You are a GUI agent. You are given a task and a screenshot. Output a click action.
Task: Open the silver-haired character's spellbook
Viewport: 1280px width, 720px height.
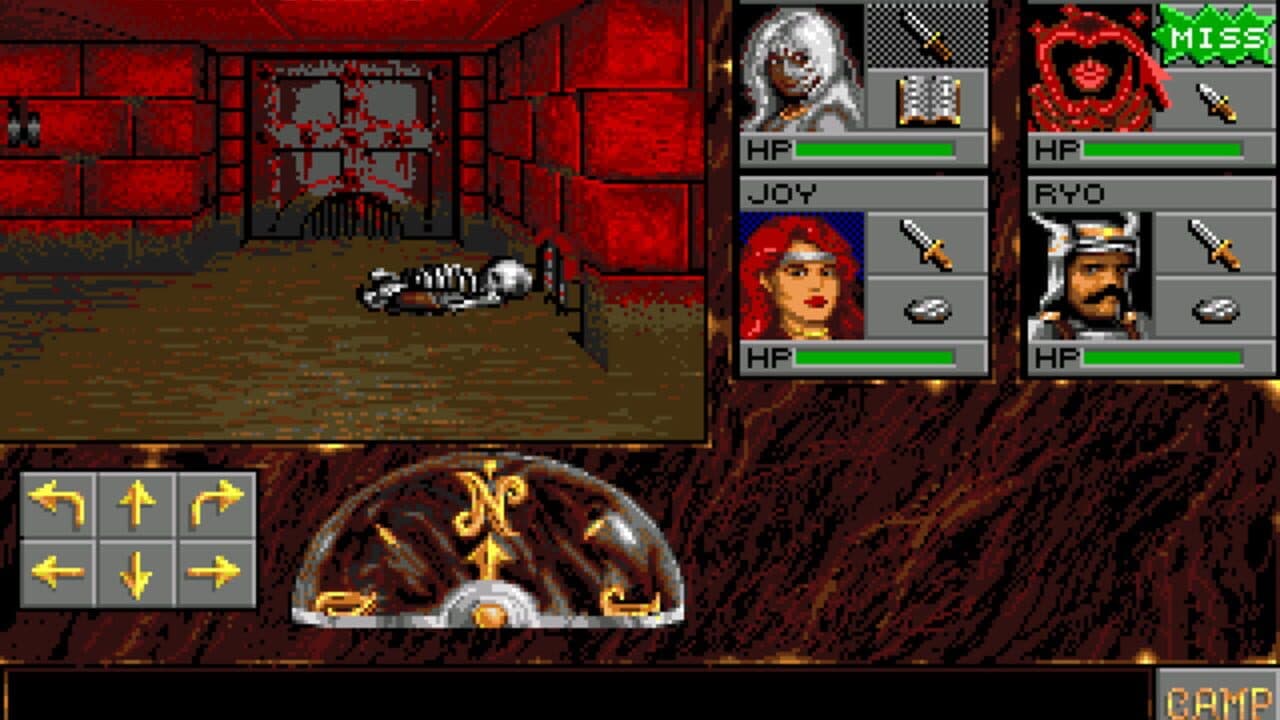[928, 100]
